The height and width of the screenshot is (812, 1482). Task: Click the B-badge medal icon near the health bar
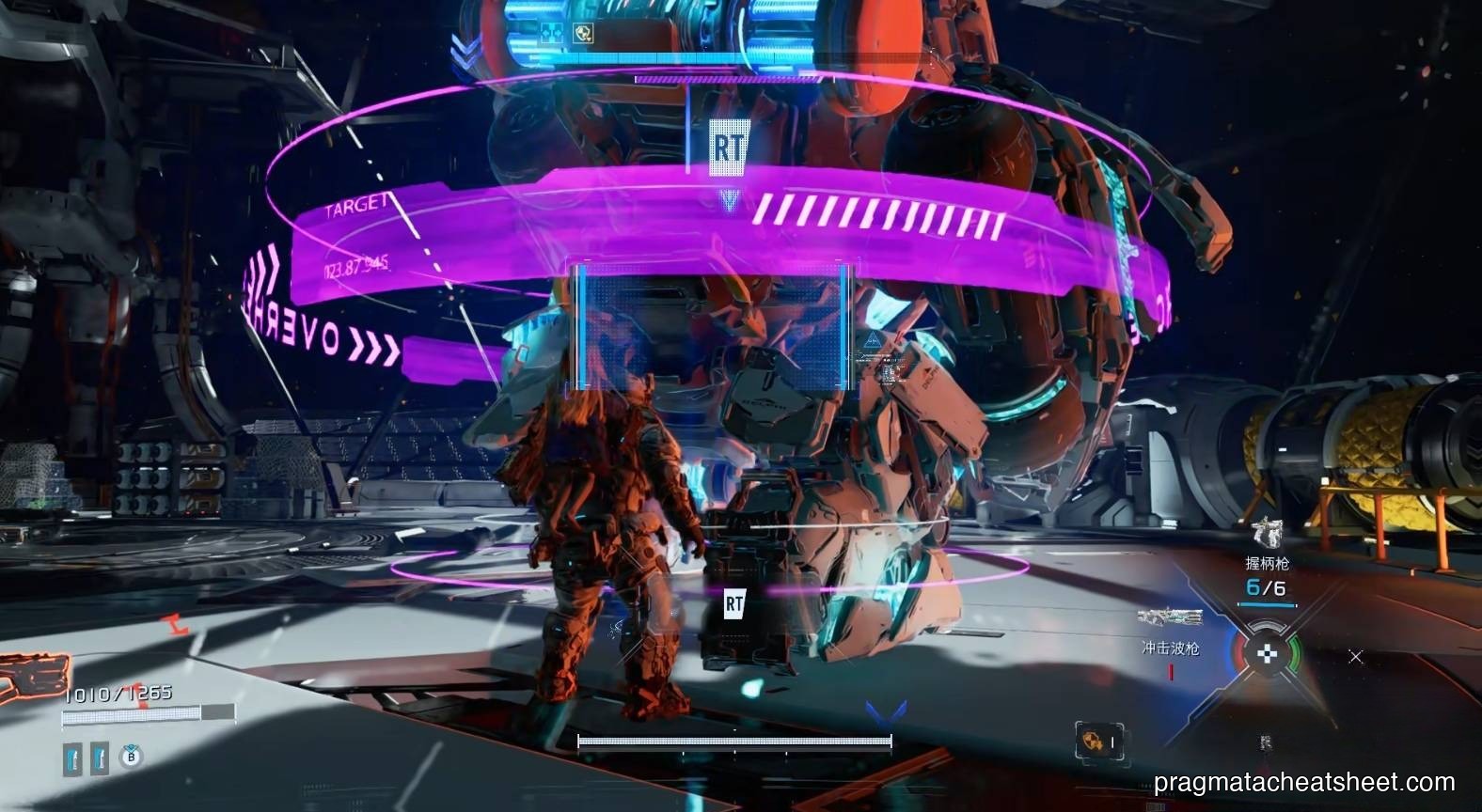point(132,757)
